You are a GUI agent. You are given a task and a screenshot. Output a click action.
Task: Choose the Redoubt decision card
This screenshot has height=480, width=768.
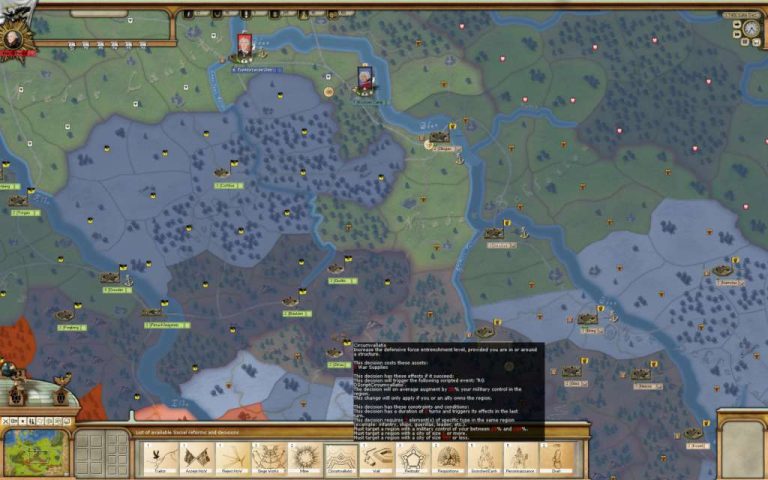pos(412,458)
